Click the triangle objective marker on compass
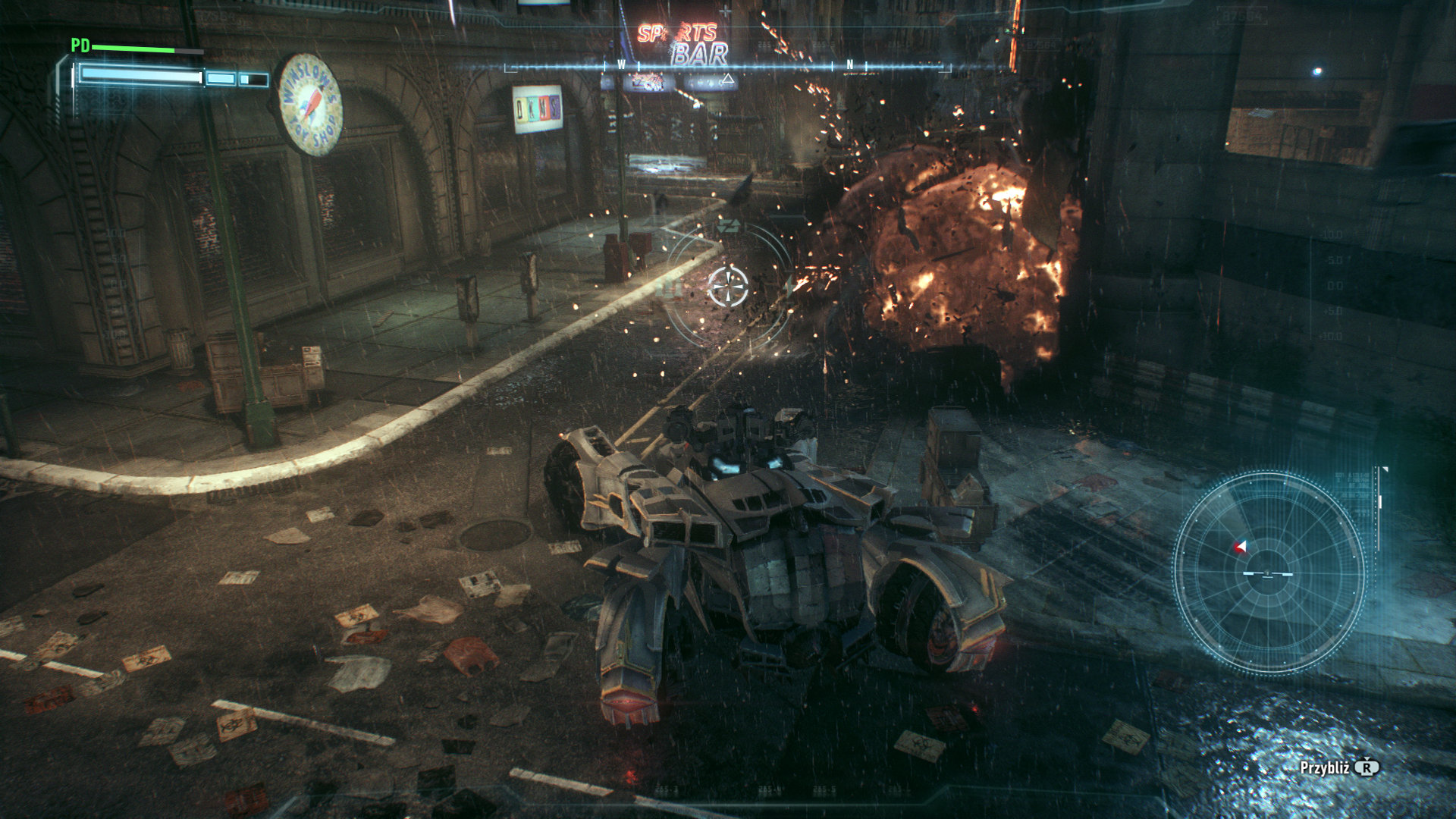The height and width of the screenshot is (819, 1456). point(728,78)
